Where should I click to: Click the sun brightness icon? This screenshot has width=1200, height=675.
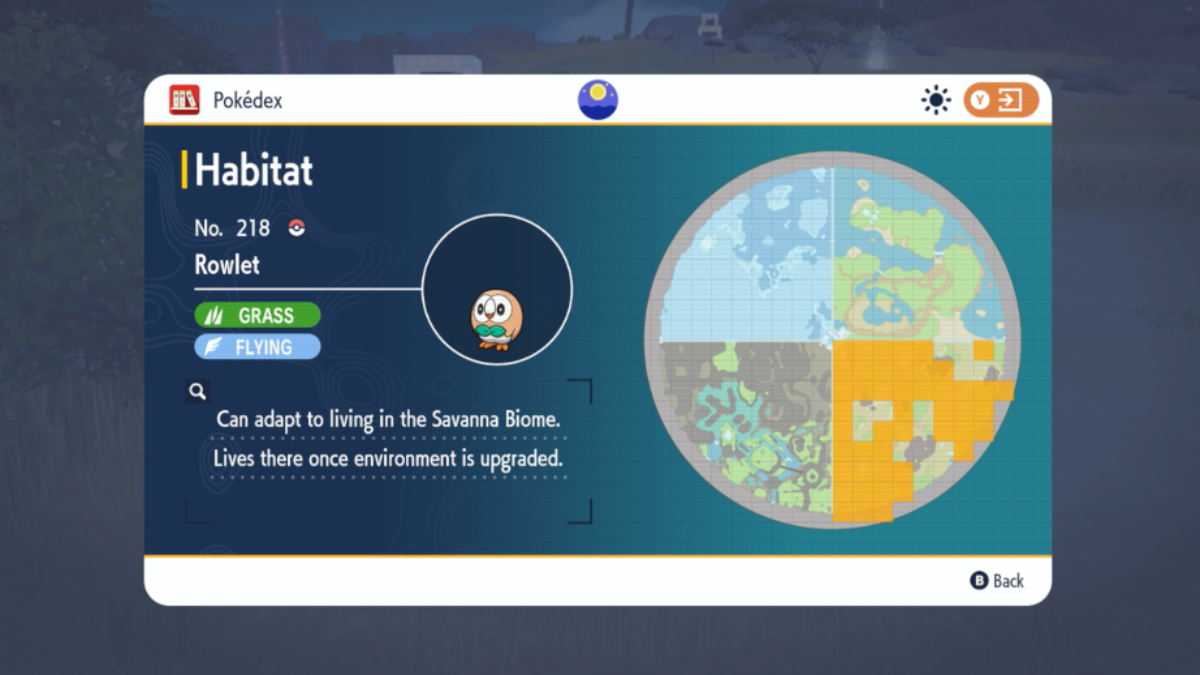click(x=936, y=100)
